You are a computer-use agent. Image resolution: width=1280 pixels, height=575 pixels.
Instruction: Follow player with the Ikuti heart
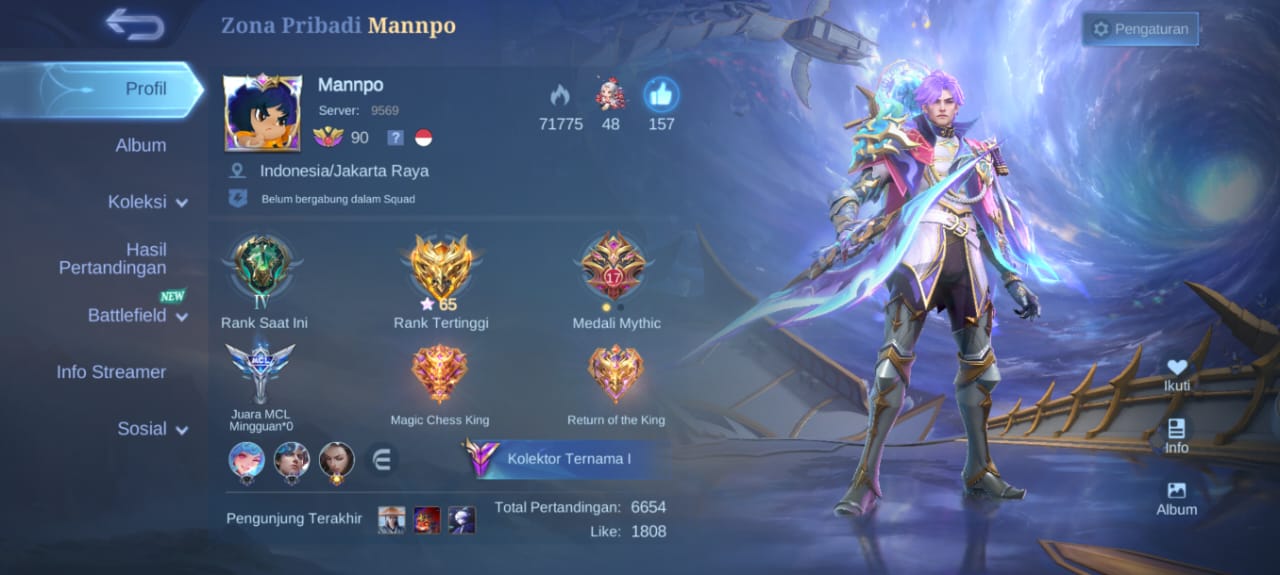click(1177, 374)
